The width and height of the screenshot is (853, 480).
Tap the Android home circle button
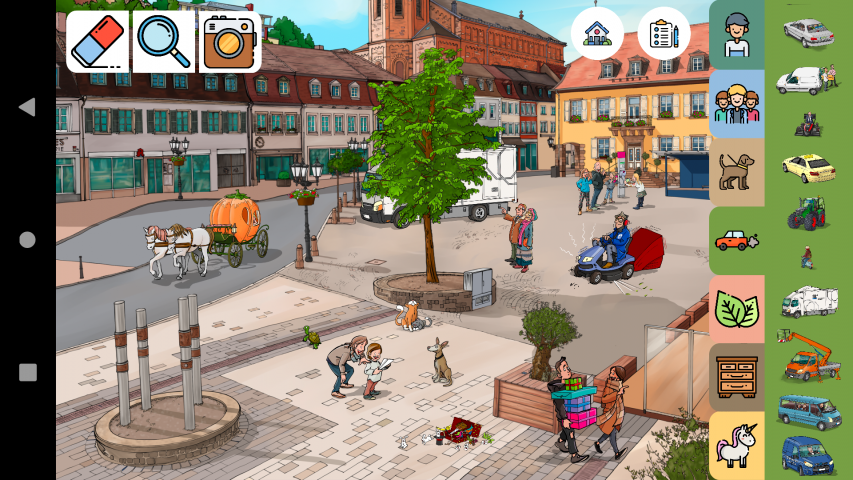pyautogui.click(x=27, y=240)
